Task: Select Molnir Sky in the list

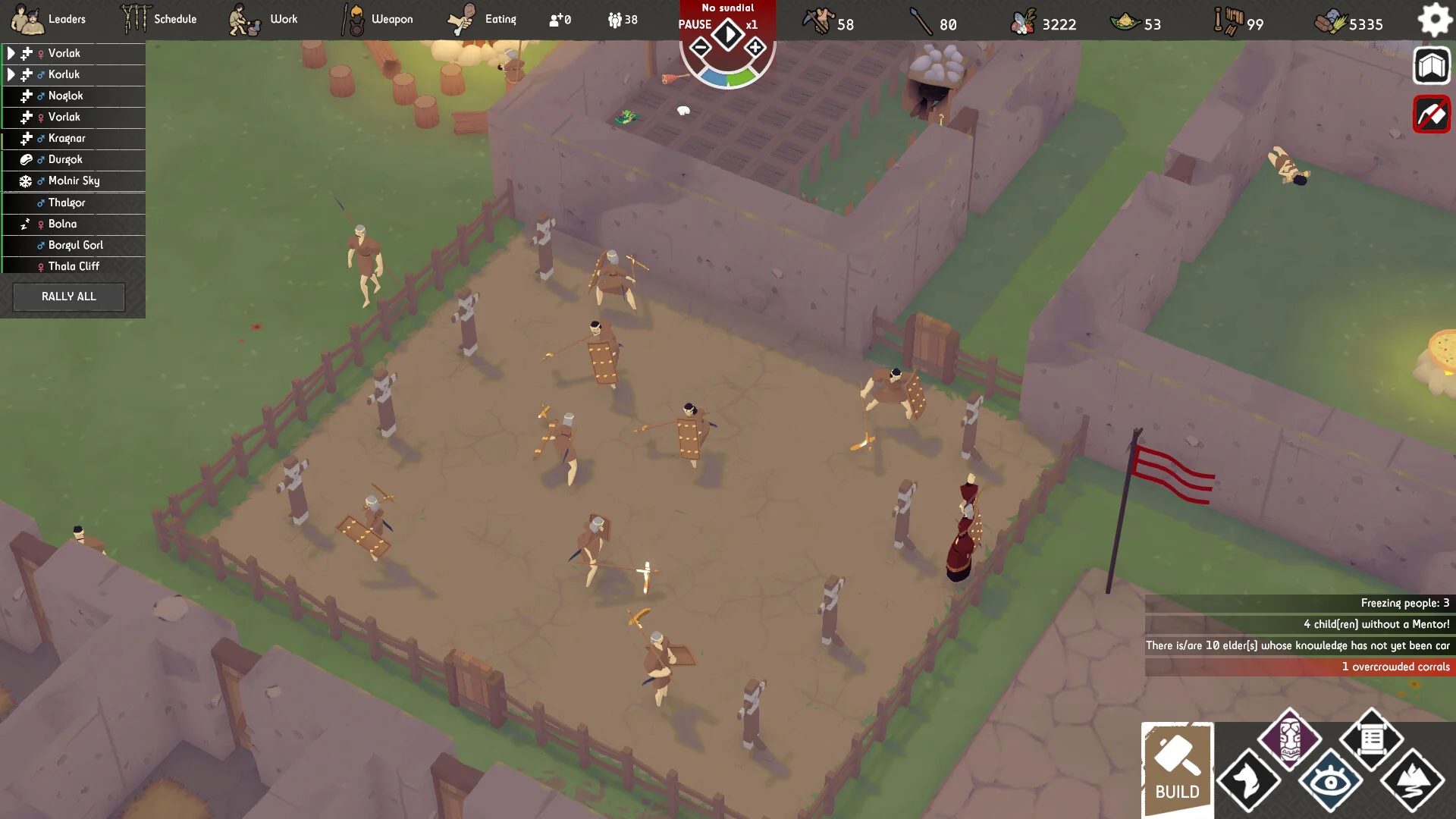Action: pyautogui.click(x=74, y=180)
